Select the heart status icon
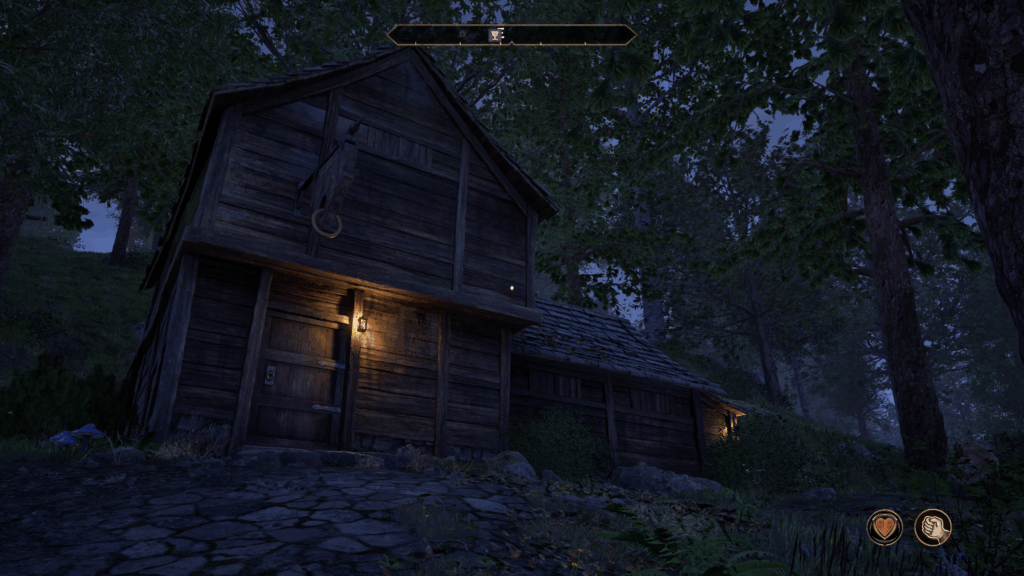Viewport: 1024px width, 576px height. 884,527
